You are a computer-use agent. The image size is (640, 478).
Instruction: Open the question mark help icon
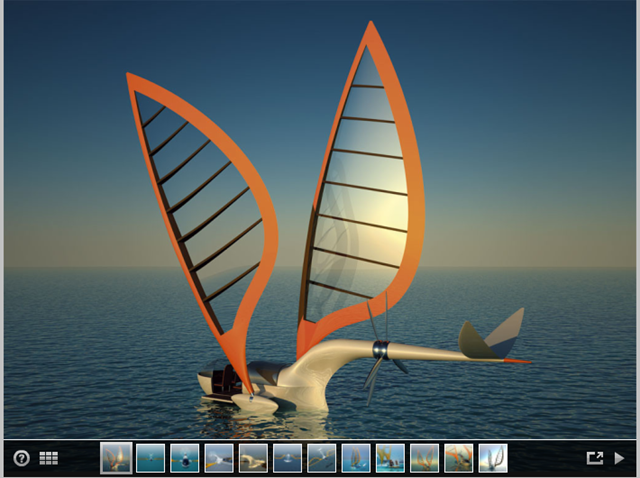22,458
